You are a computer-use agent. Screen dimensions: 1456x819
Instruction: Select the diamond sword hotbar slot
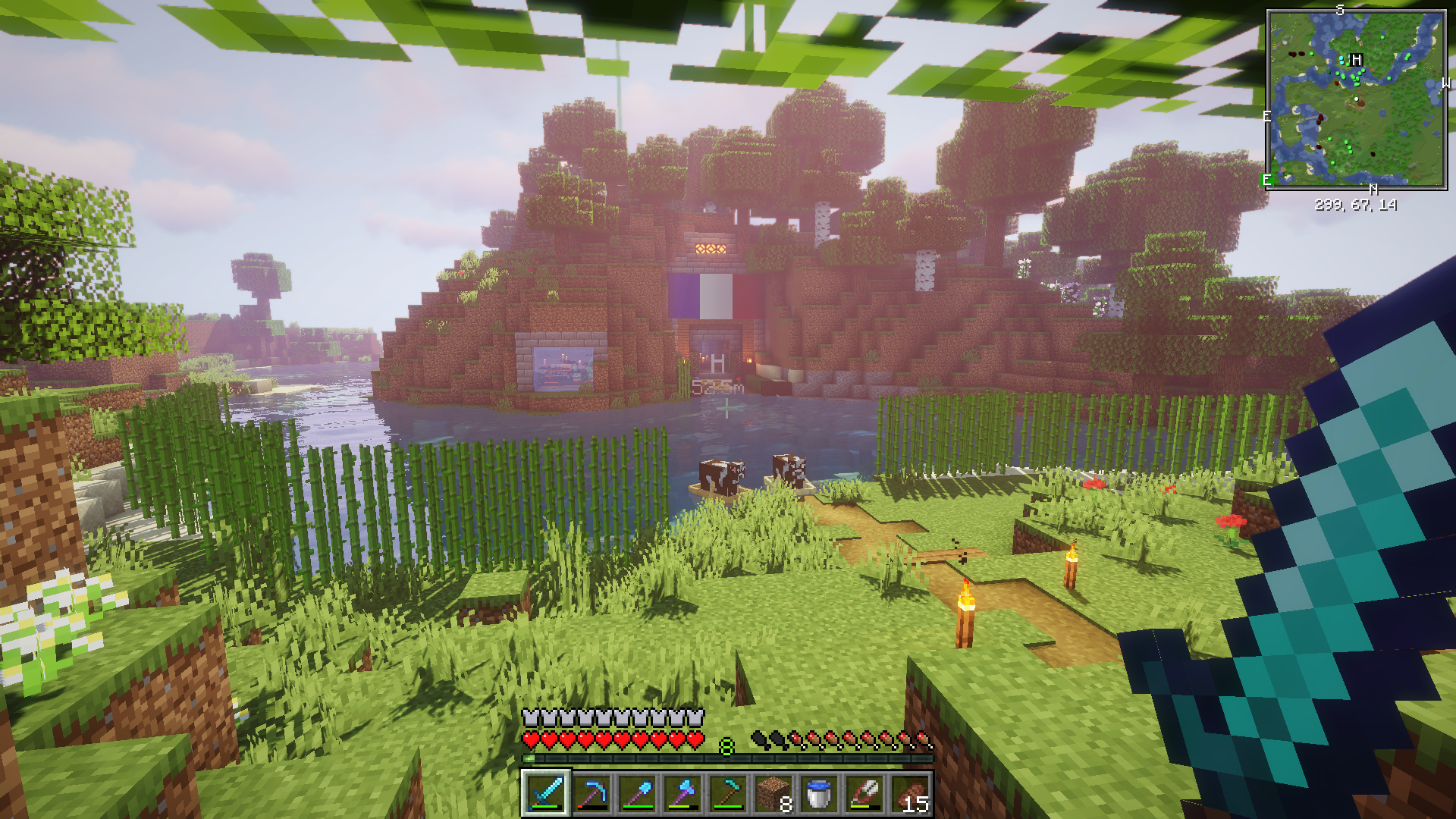click(545, 793)
